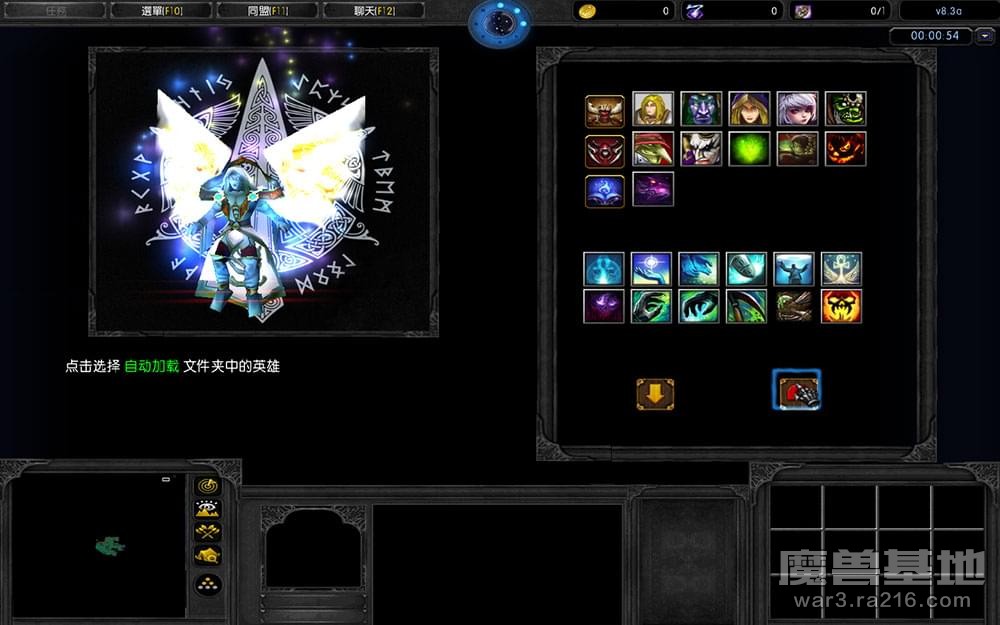Select the blonde paladin hero portrait
This screenshot has height=625, width=1000.
coord(652,109)
